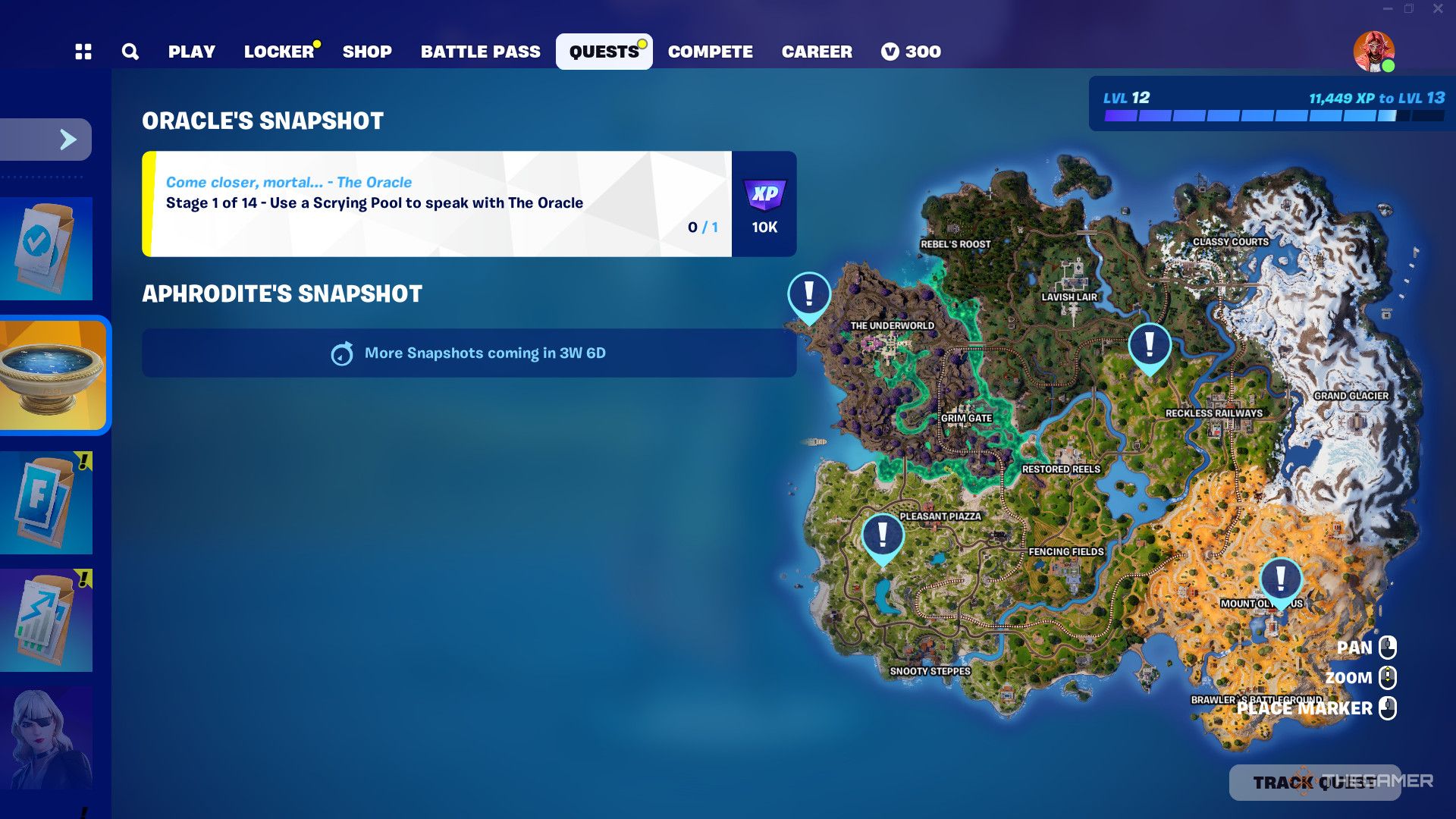The height and width of the screenshot is (819, 1456).
Task: Open the search magnifying glass
Action: point(130,51)
